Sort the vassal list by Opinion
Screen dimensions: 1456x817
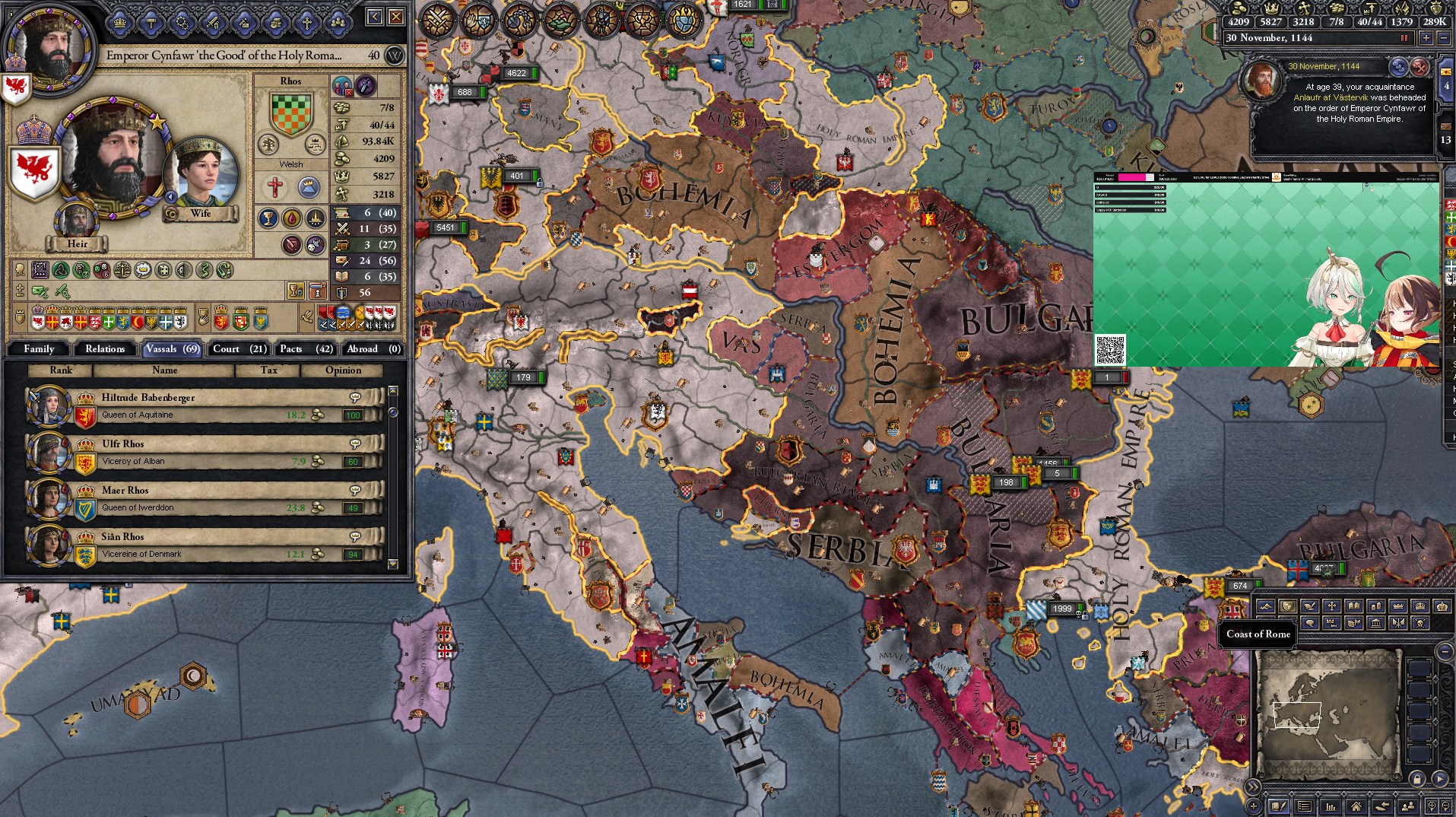click(x=343, y=370)
